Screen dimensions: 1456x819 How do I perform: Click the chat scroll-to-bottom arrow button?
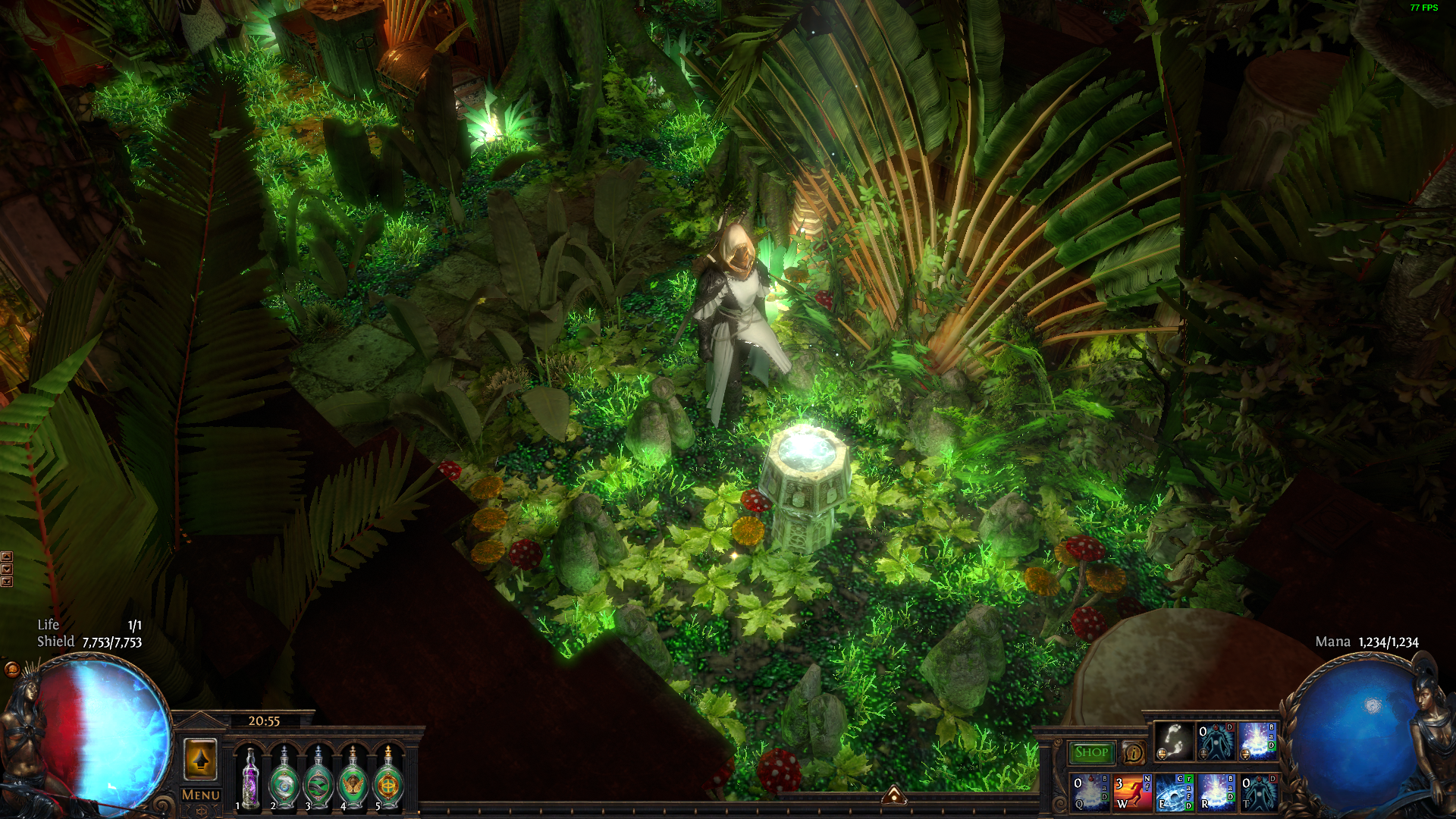click(7, 582)
